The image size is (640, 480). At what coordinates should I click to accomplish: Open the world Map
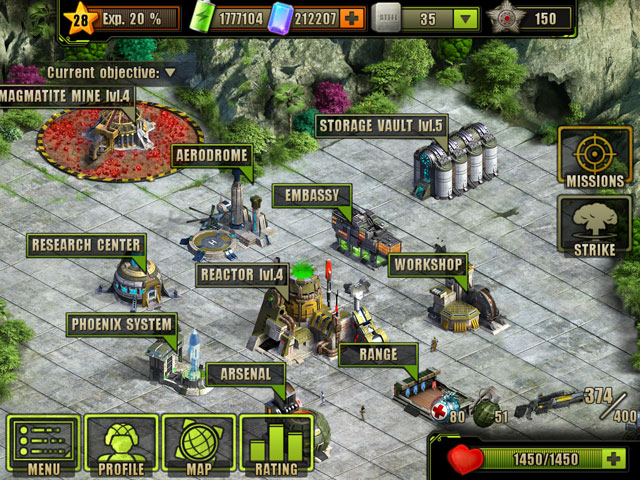coord(198,446)
